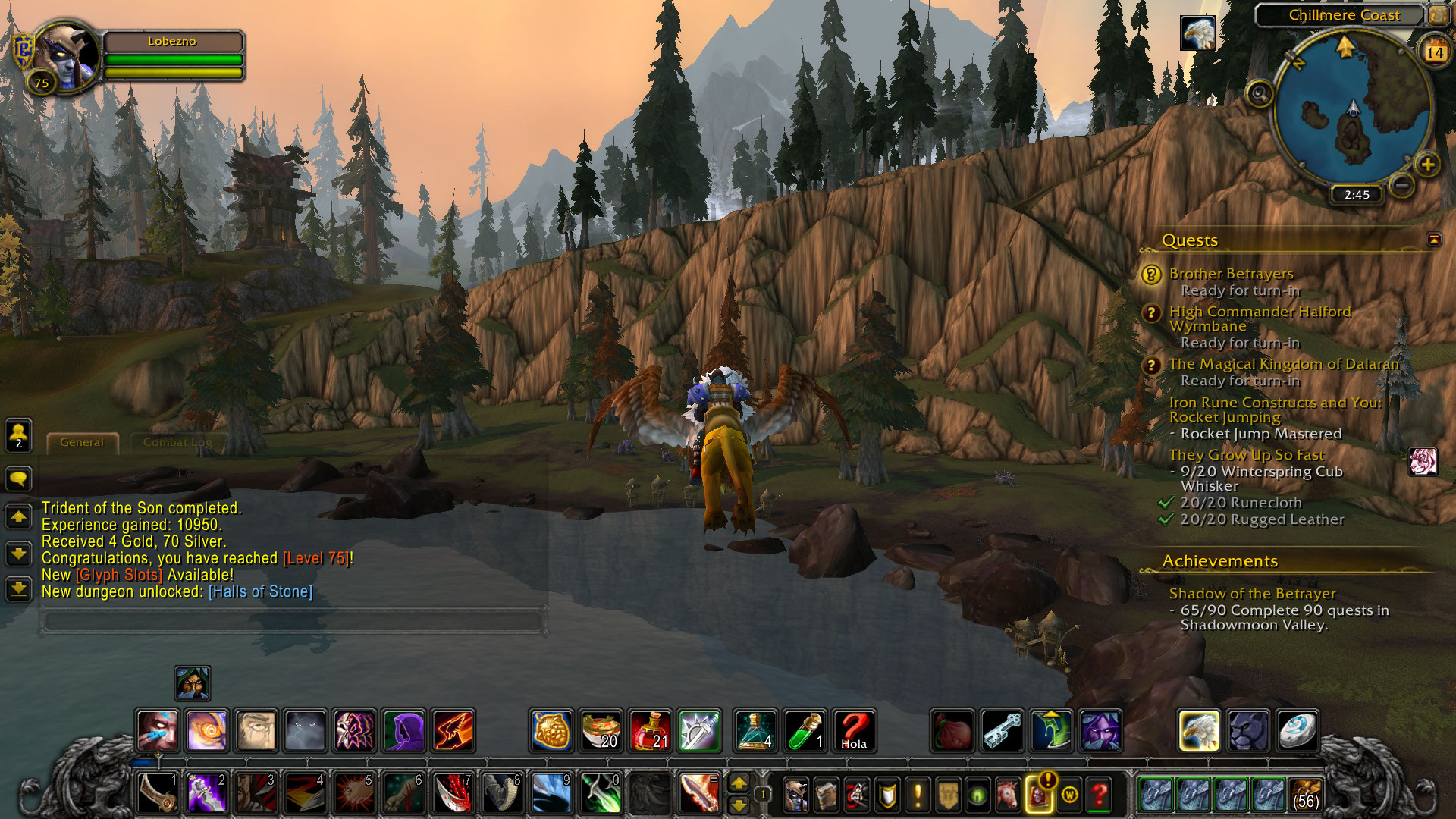Viewport: 1456px width, 819px height.
Task: Zoom in the minimap with the plus button
Action: click(x=1427, y=165)
